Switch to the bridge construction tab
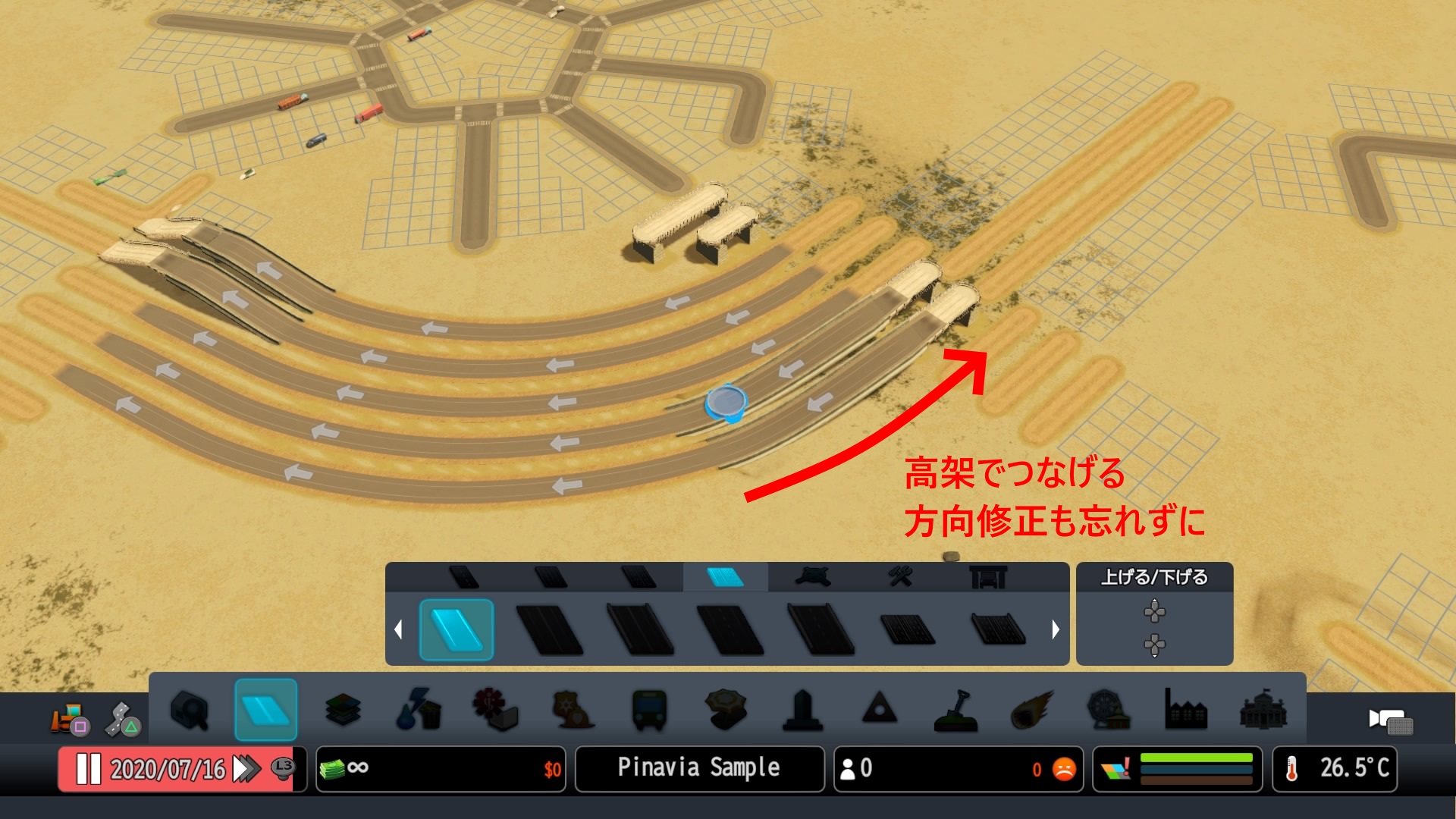The width and height of the screenshot is (1456, 819). tap(990, 577)
